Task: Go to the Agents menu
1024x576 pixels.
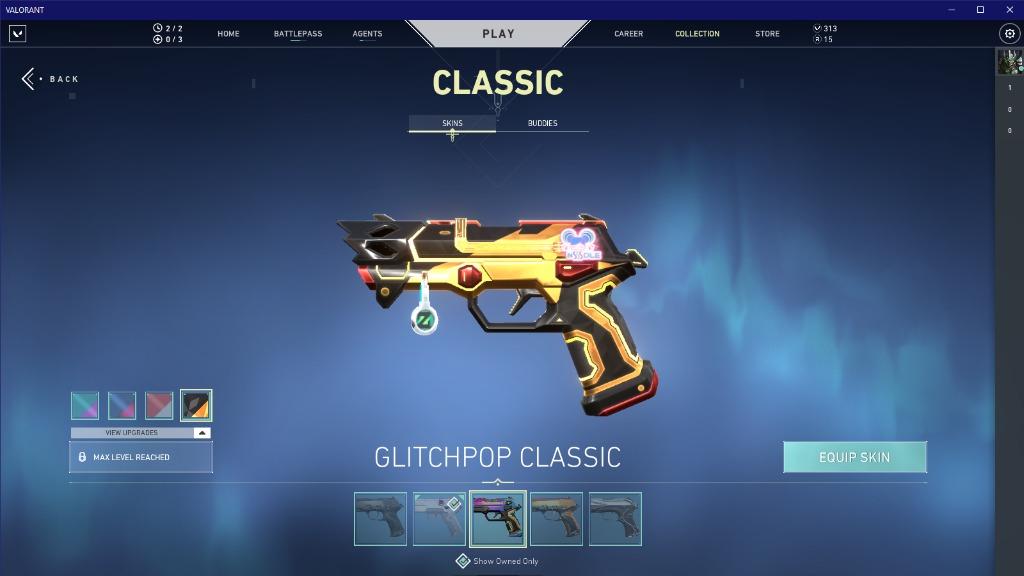Action: tap(367, 34)
